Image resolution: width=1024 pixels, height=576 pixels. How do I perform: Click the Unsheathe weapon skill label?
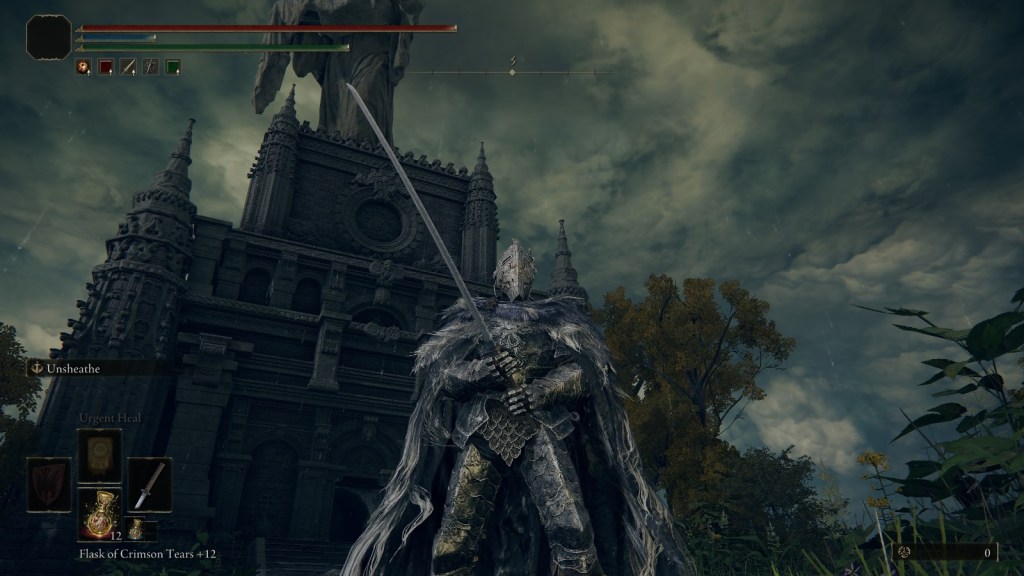point(78,368)
